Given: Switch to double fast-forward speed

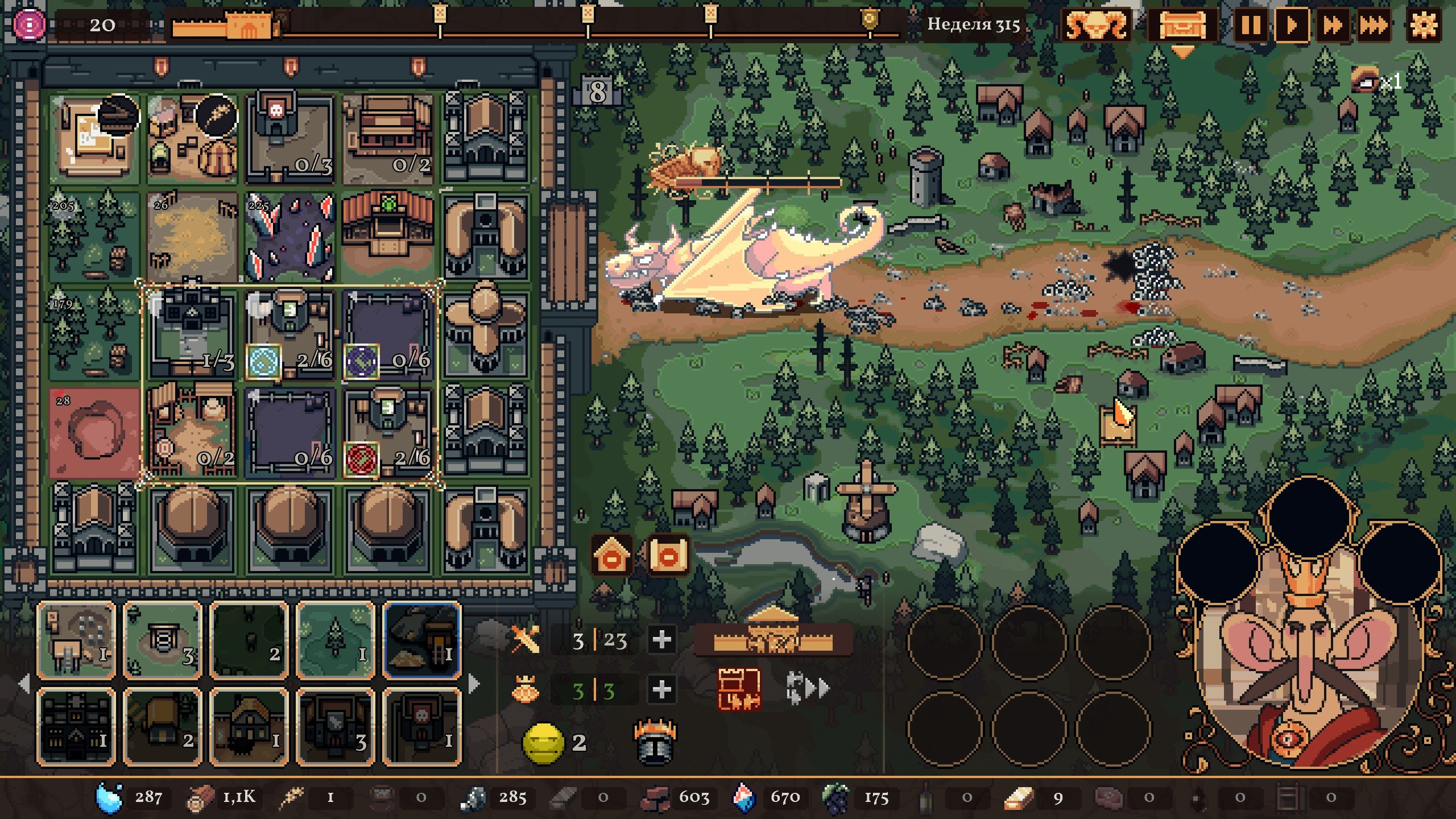Looking at the screenshot, I should [x=1333, y=26].
